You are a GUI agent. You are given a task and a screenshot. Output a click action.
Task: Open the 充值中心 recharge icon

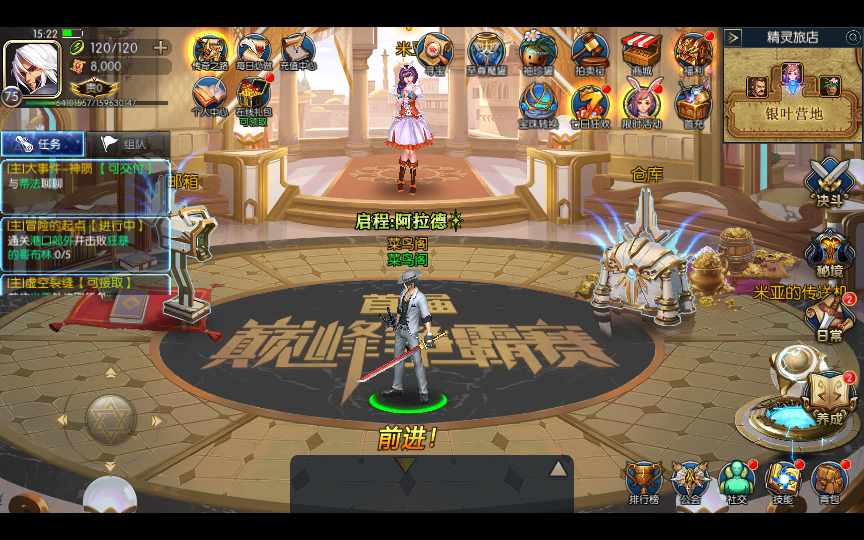[298, 52]
